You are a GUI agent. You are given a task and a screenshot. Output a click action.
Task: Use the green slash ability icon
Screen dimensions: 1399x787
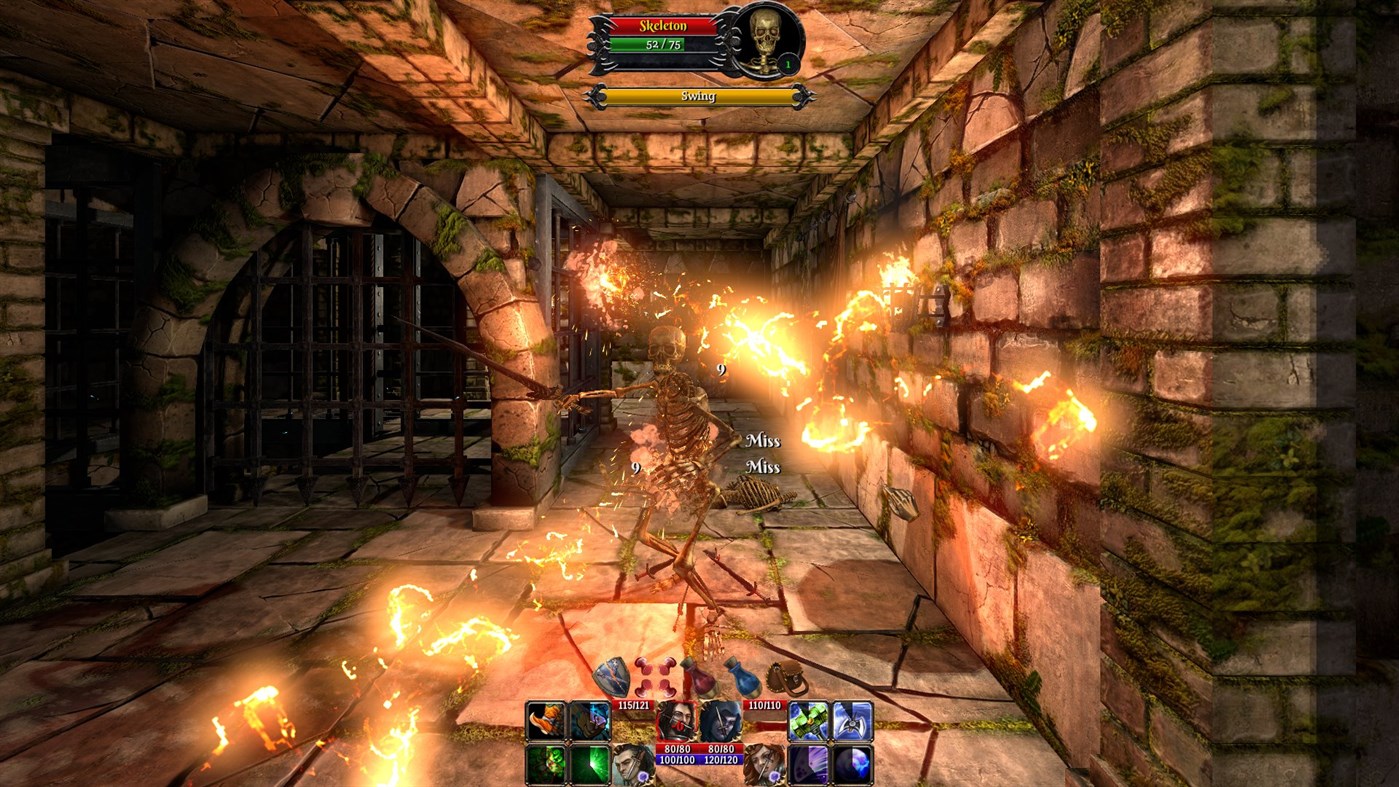point(588,763)
